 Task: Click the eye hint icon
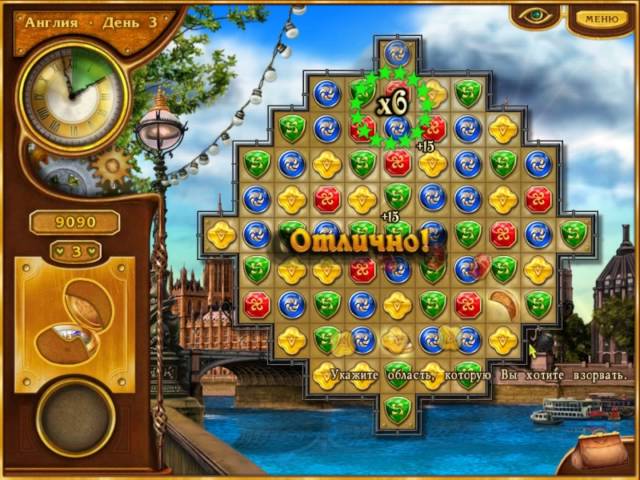coord(533,17)
